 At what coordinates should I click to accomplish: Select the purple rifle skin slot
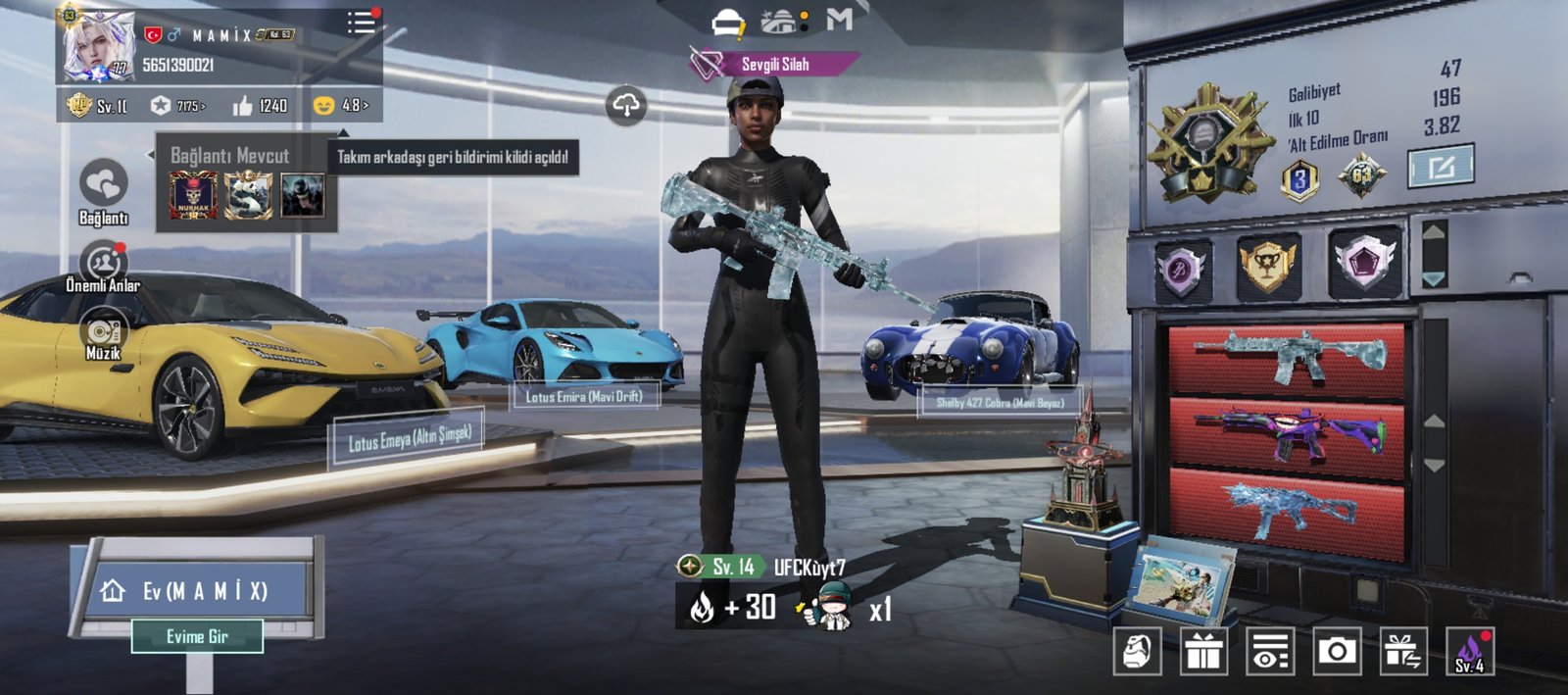(x=1288, y=436)
